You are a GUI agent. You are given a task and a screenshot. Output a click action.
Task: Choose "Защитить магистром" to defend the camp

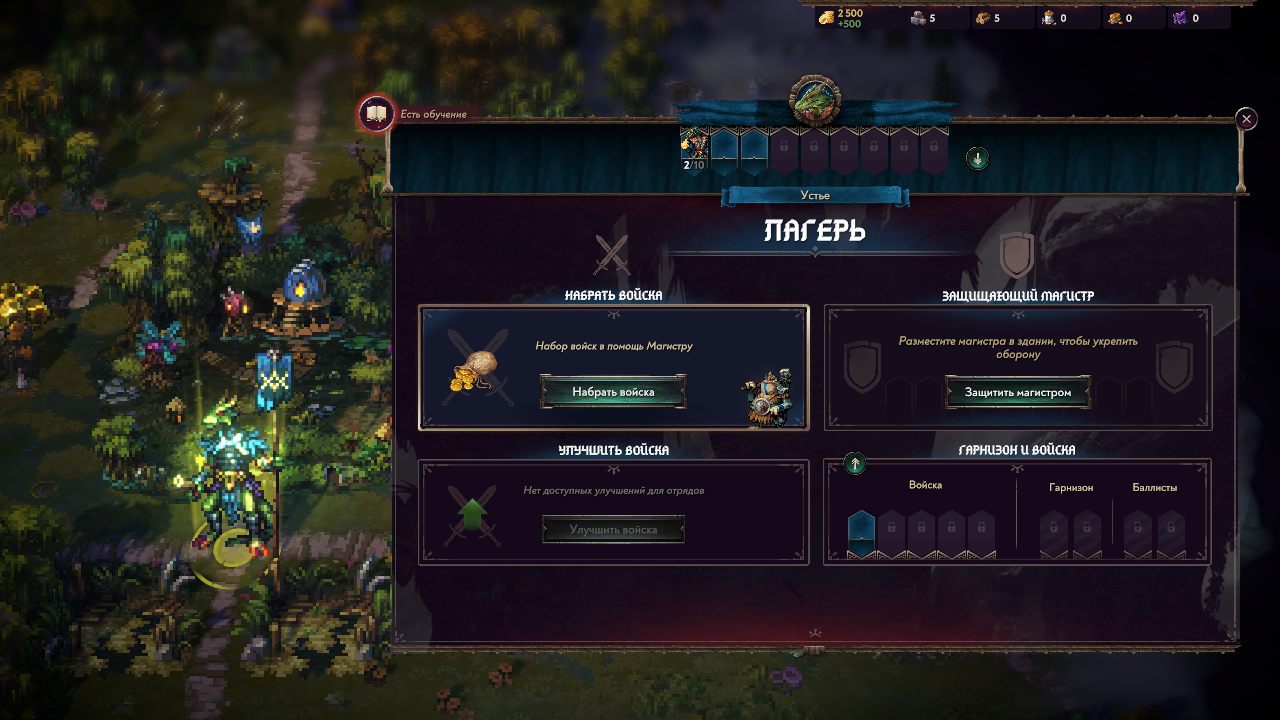[1017, 392]
